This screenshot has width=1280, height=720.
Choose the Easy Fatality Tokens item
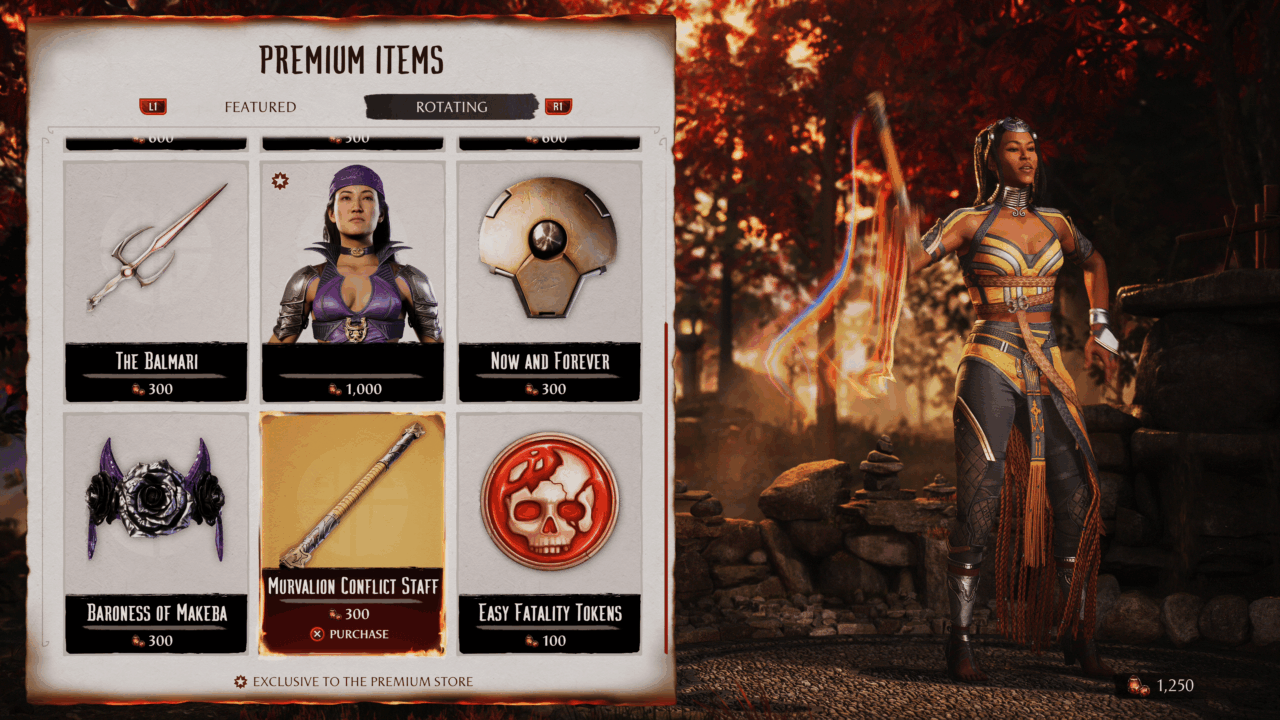[549, 532]
